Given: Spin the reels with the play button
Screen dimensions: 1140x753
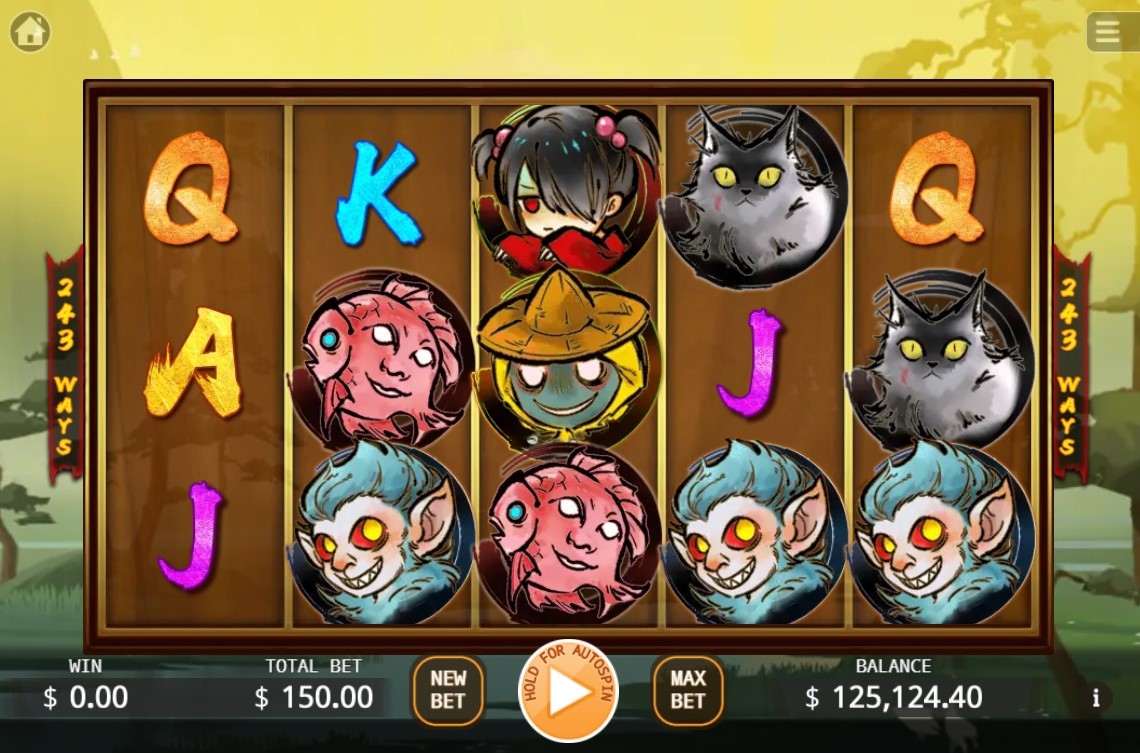Looking at the screenshot, I should coord(568,691).
